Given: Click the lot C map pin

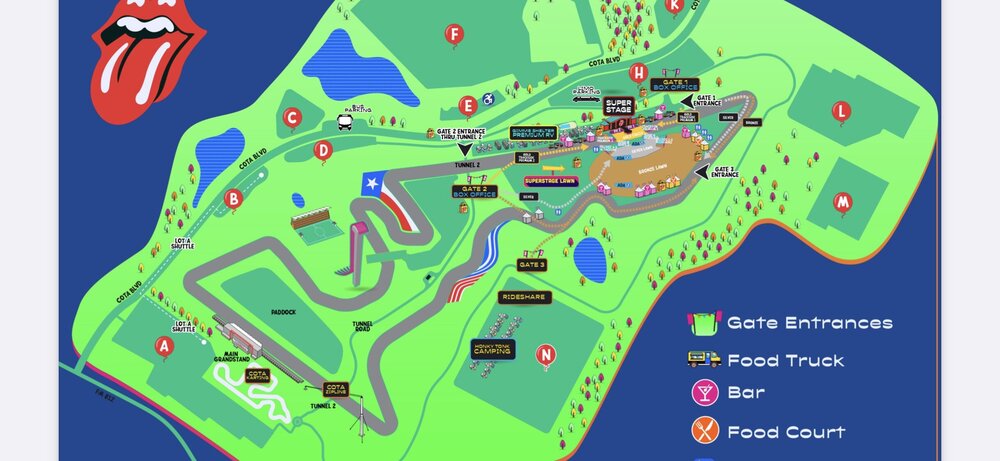Looking at the screenshot, I should click(x=292, y=118).
